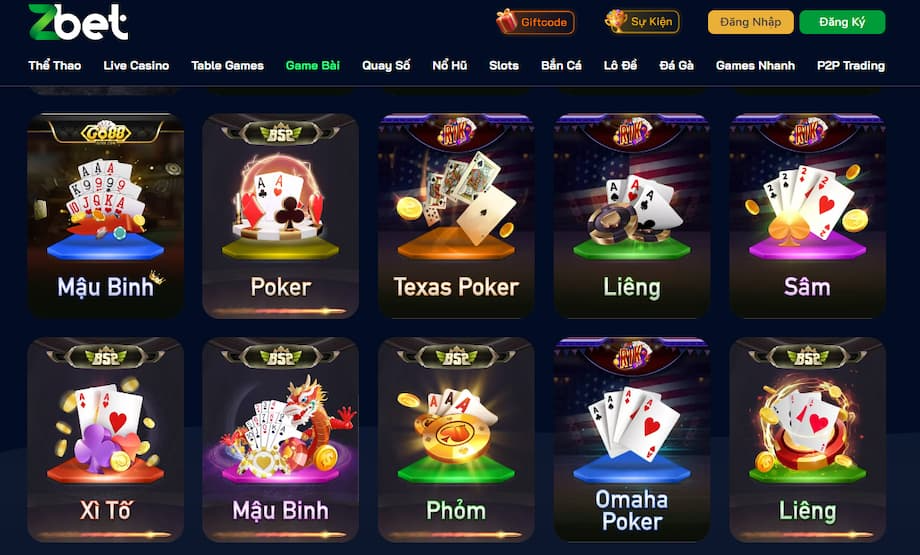Switch to the Slots tab

504,66
